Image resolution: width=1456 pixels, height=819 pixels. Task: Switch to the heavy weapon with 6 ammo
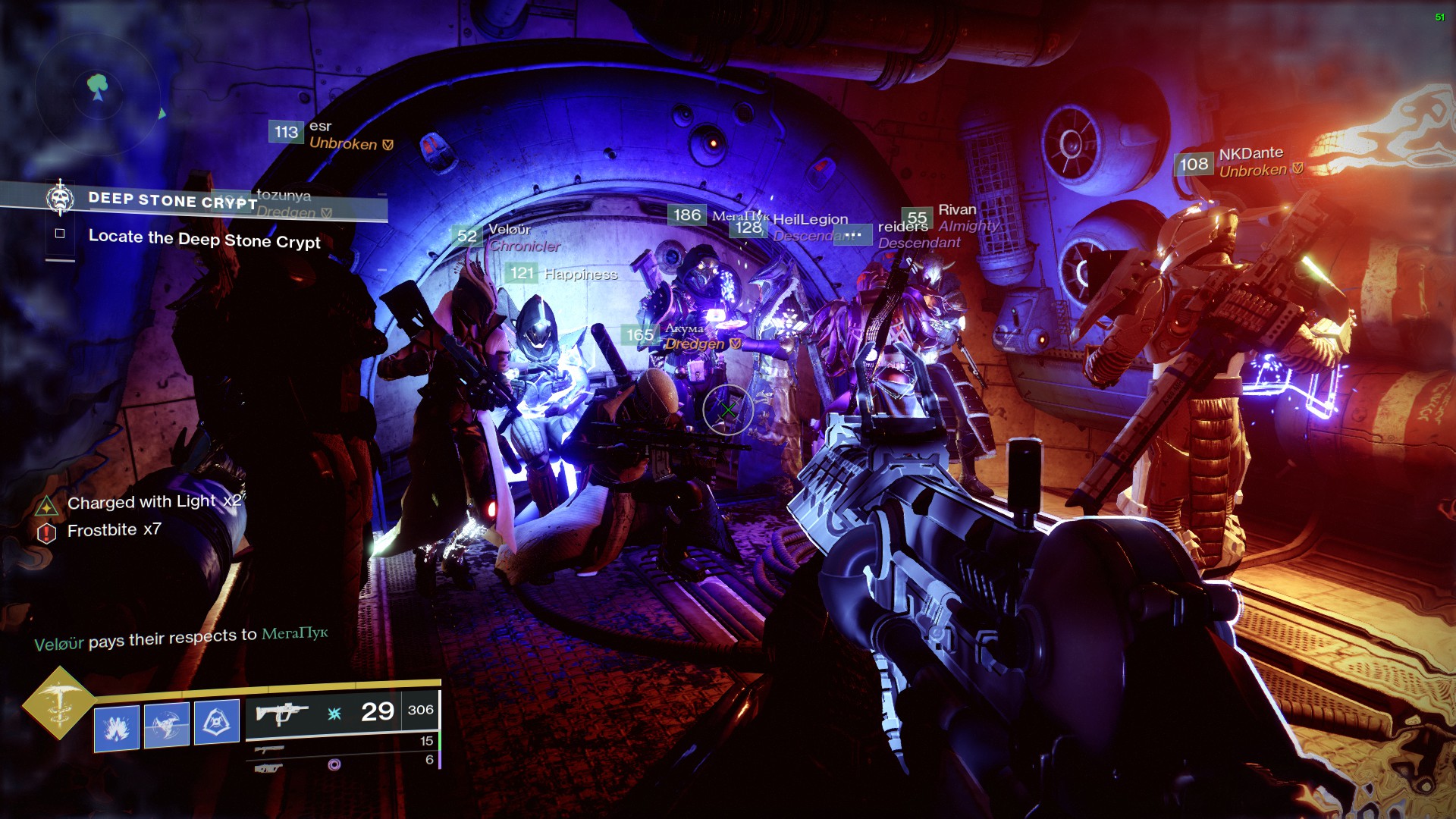pos(269,768)
